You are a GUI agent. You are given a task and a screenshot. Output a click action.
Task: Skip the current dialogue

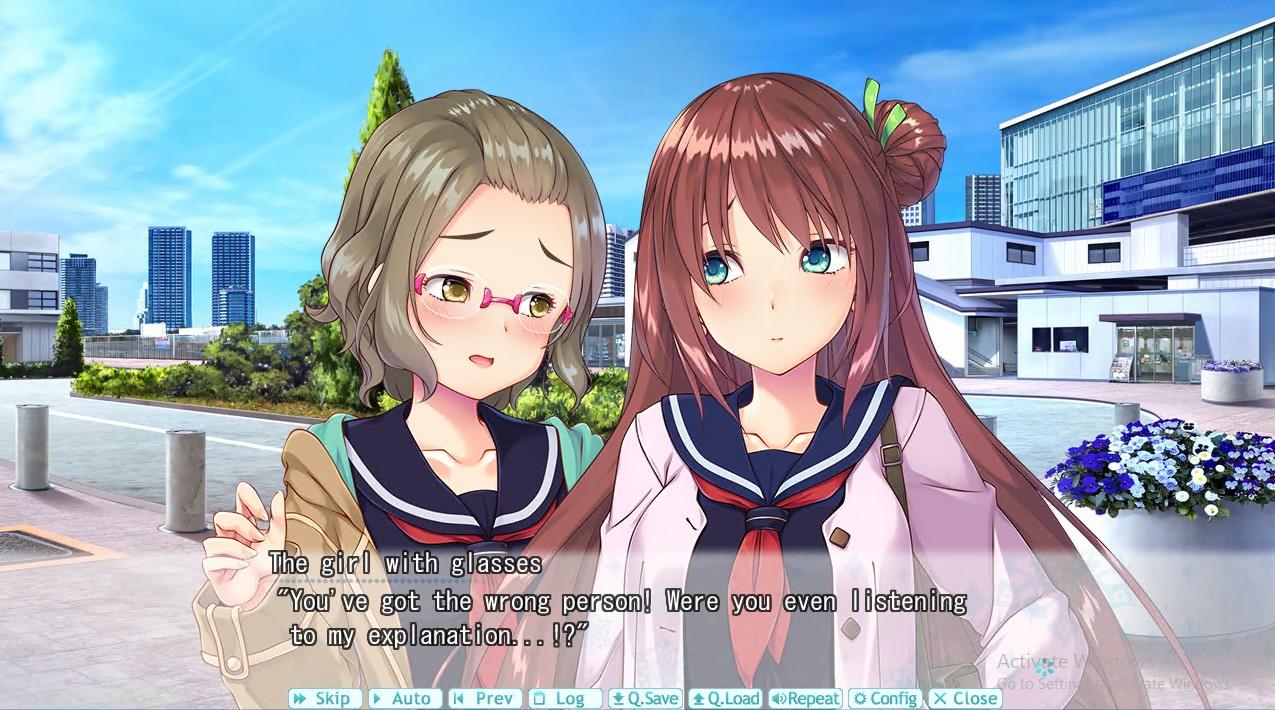[x=325, y=699]
